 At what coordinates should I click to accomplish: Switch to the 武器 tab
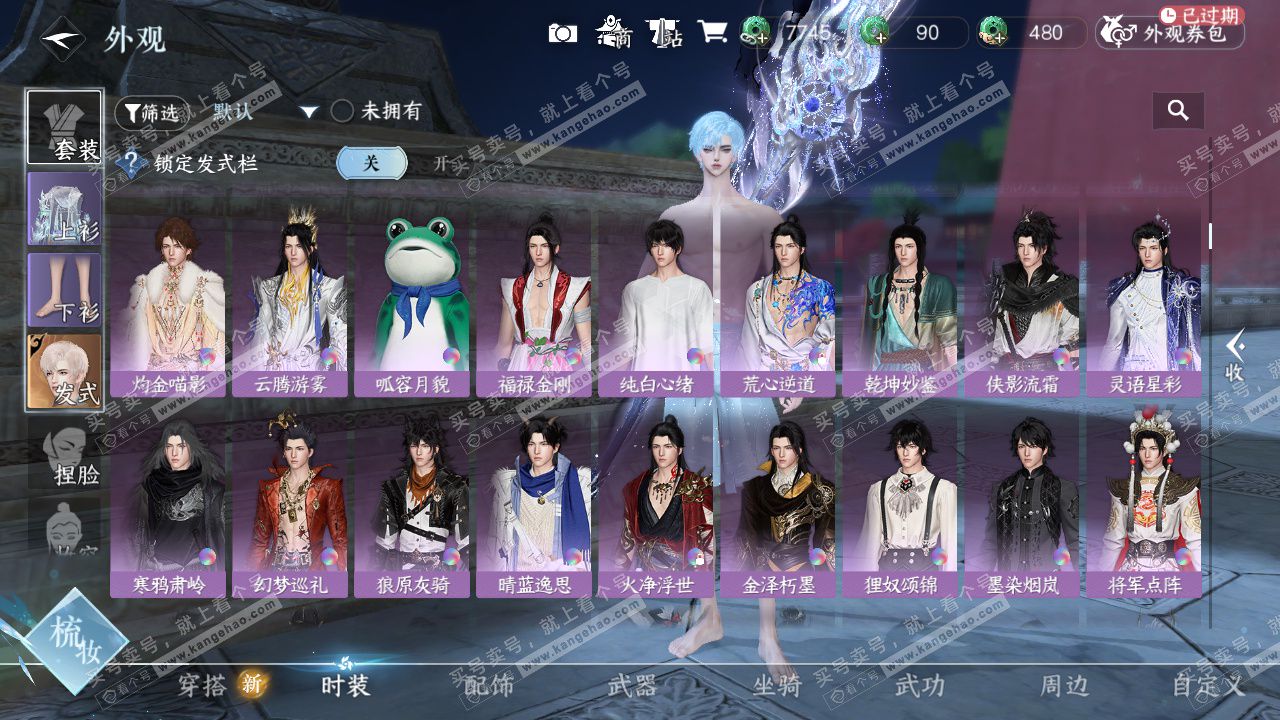point(632,685)
